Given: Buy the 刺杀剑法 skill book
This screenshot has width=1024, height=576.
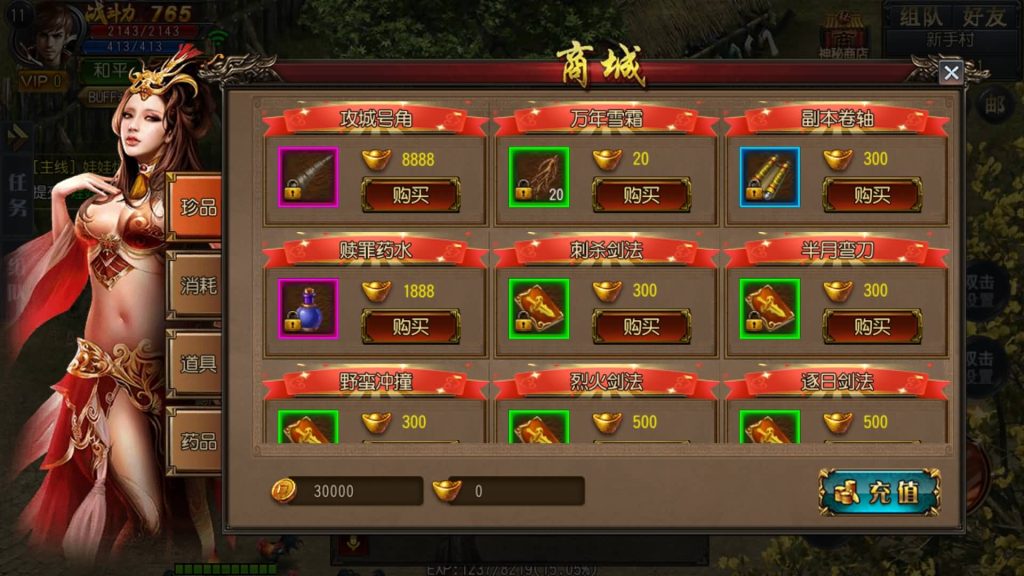Looking at the screenshot, I should [641, 326].
